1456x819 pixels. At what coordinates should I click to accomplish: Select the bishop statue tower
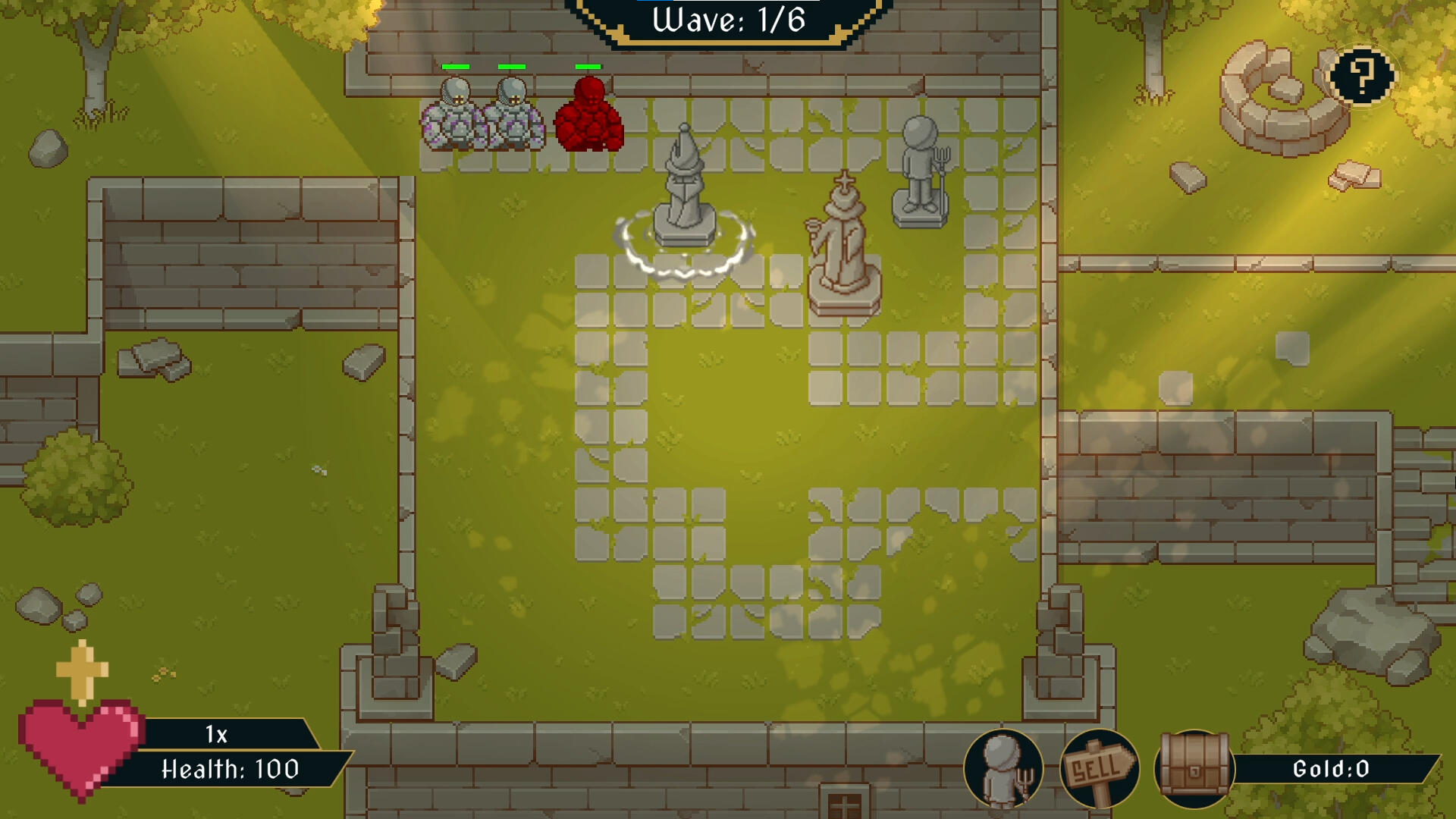pos(843,246)
